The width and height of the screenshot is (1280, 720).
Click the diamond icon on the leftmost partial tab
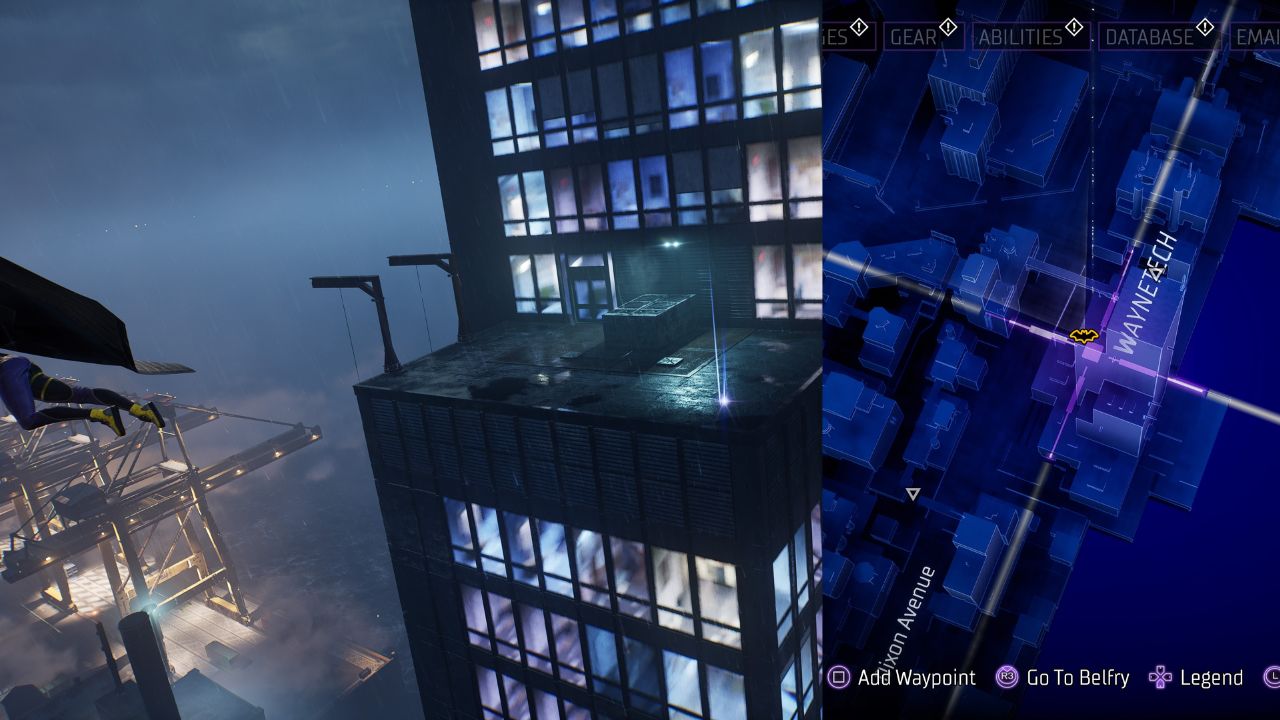[859, 27]
